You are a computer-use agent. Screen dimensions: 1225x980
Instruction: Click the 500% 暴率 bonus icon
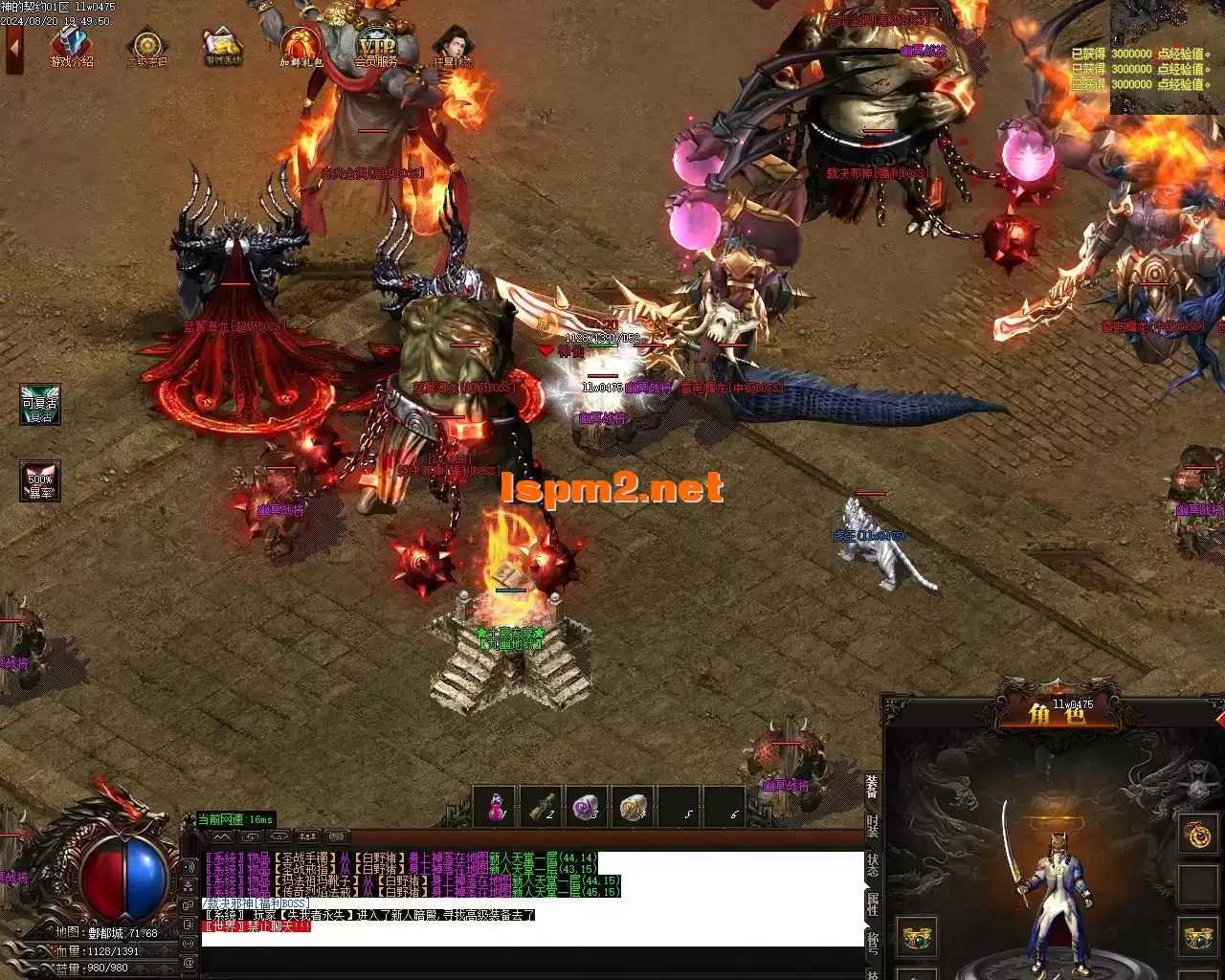coord(40,481)
